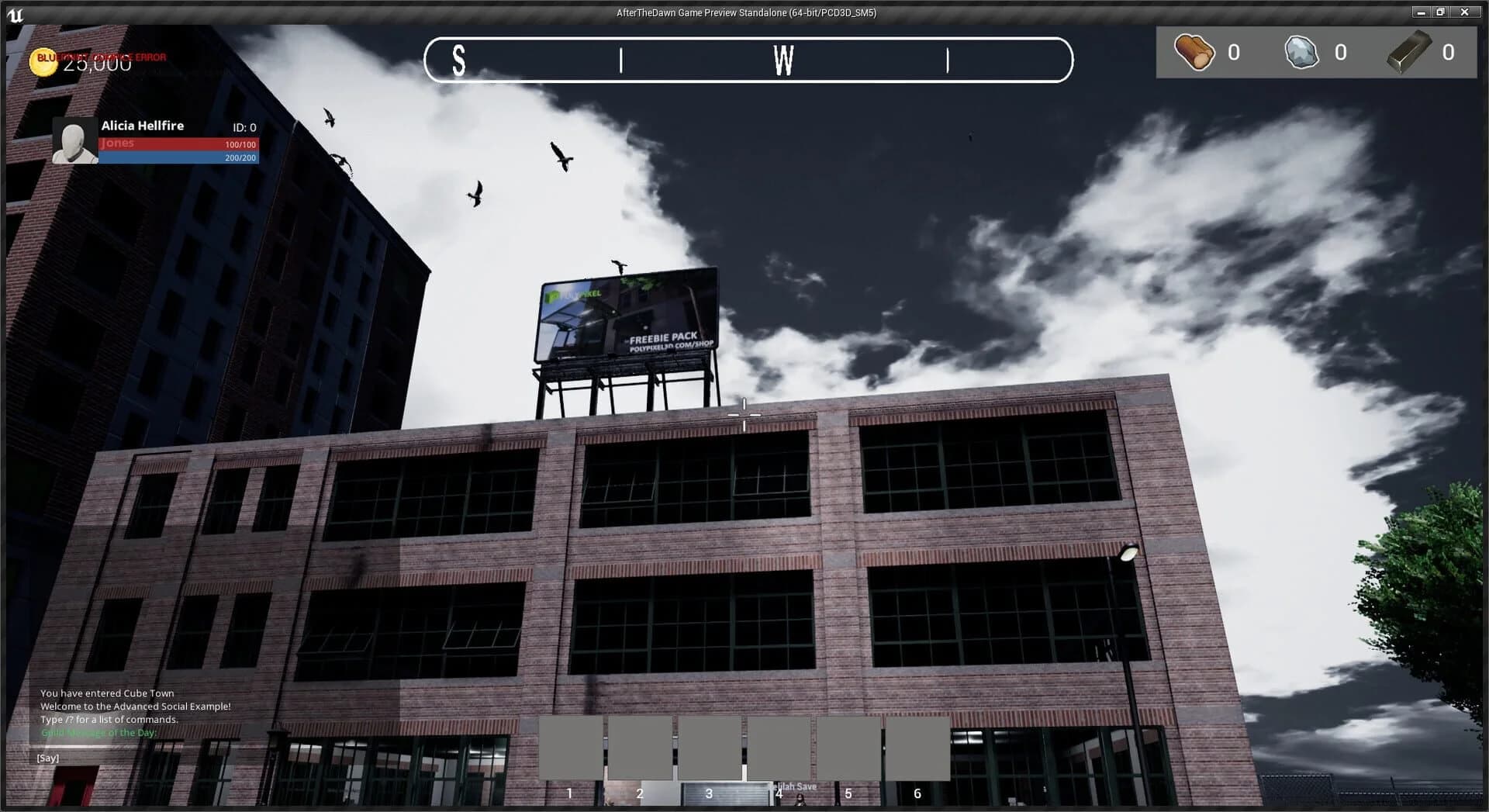Click the blue 200/200 energy bar
The width and height of the screenshot is (1489, 812).
tap(178, 157)
